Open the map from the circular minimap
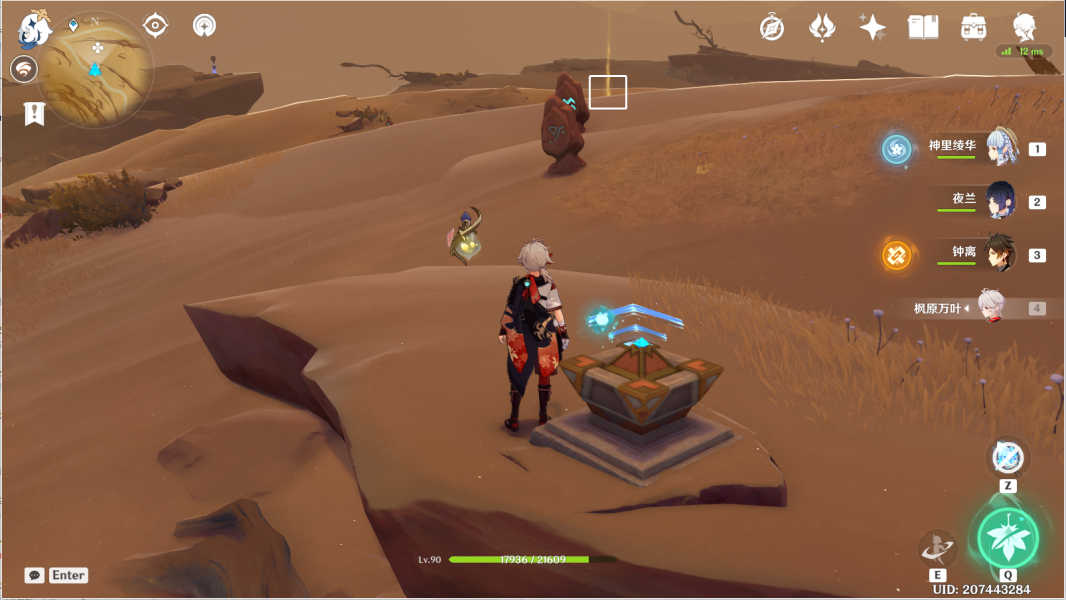This screenshot has width=1066, height=600. pyautogui.click(x=96, y=68)
